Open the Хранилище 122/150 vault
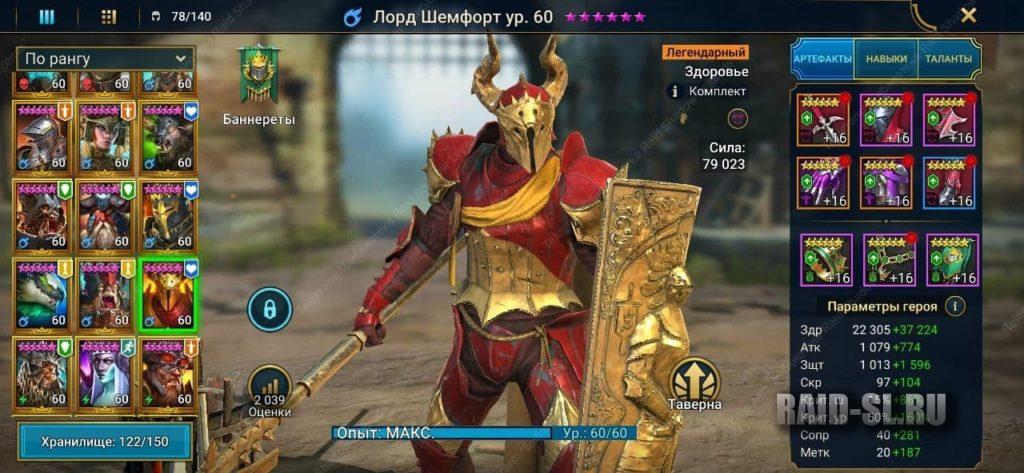This screenshot has height=473, width=1024. click(x=105, y=440)
